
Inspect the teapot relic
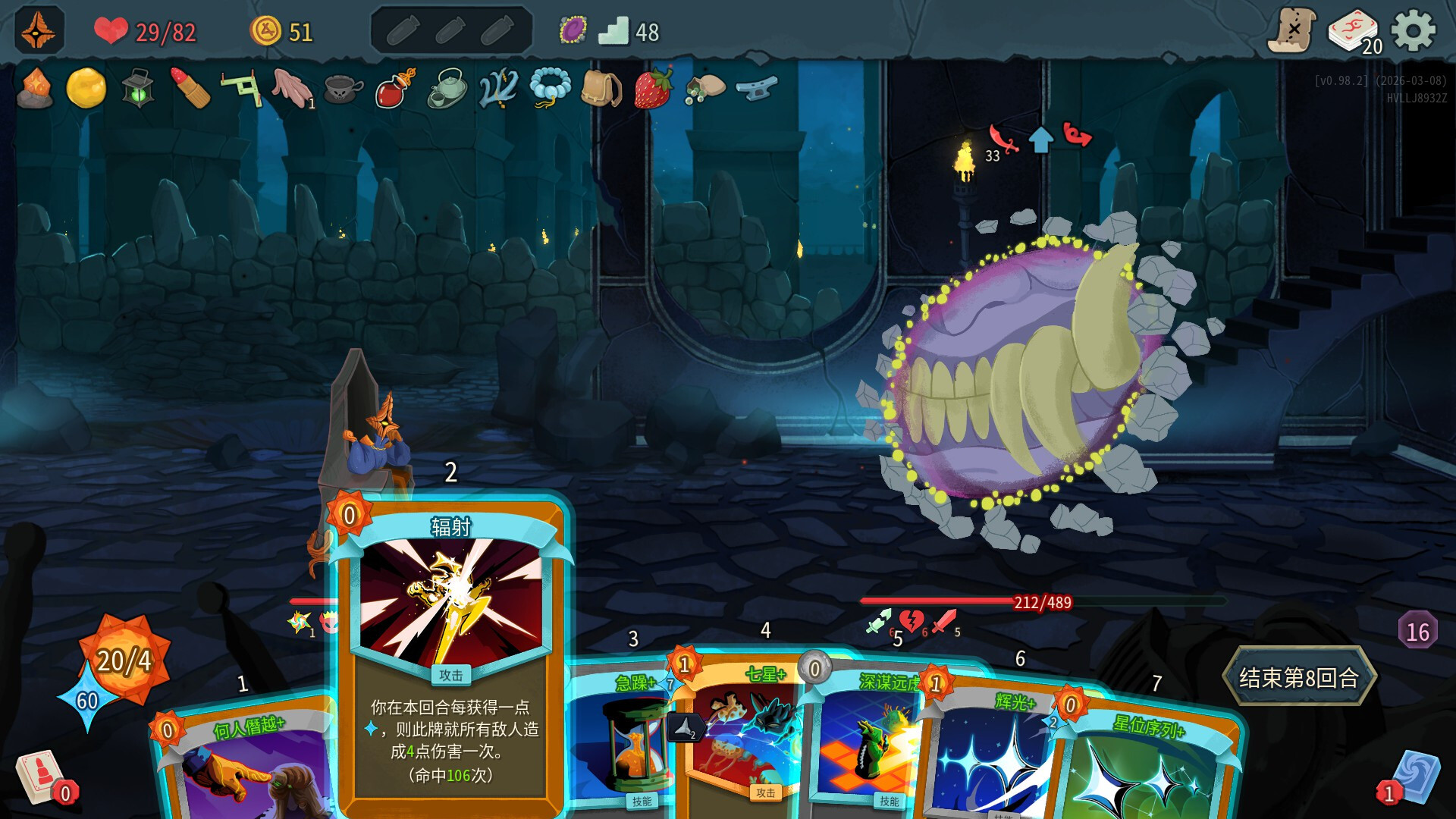click(x=447, y=88)
